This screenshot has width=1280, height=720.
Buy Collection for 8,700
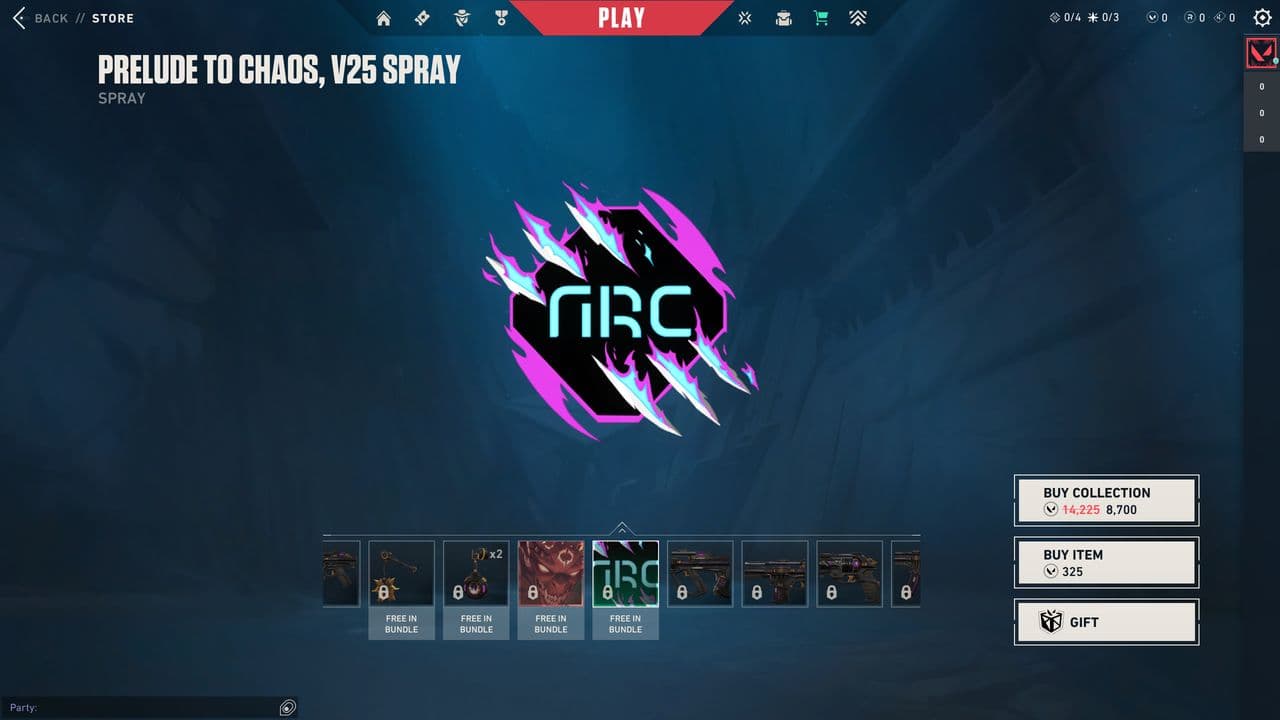point(1106,499)
